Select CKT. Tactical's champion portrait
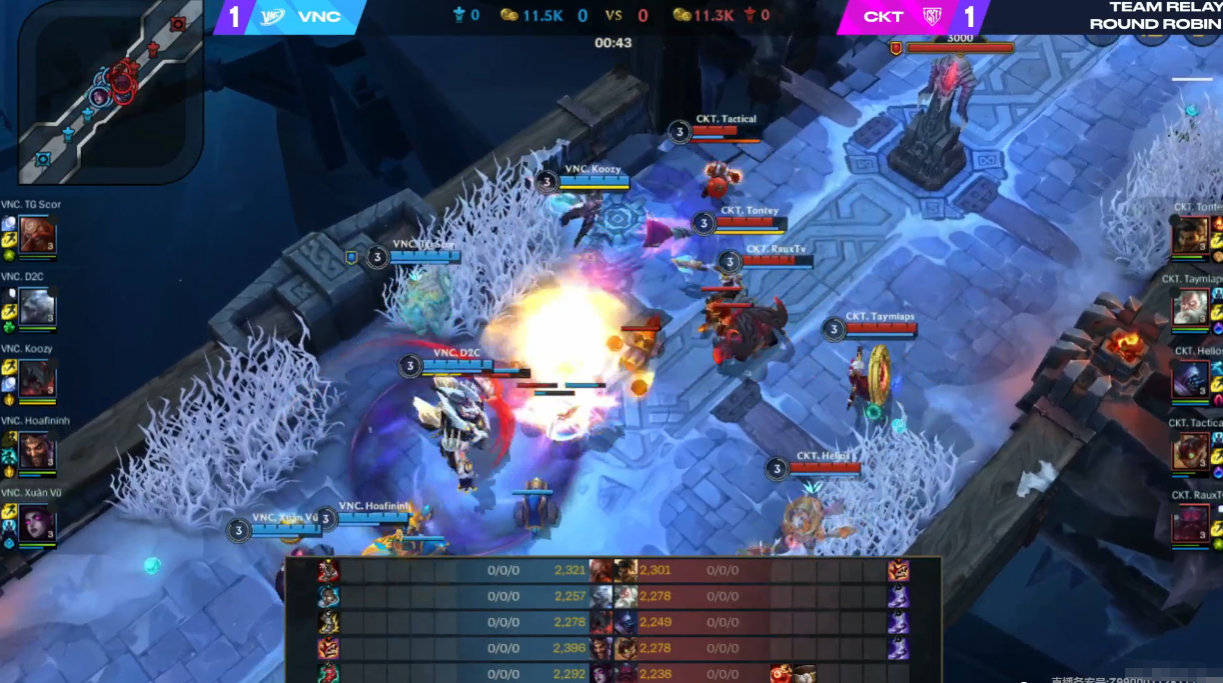 [1190, 451]
